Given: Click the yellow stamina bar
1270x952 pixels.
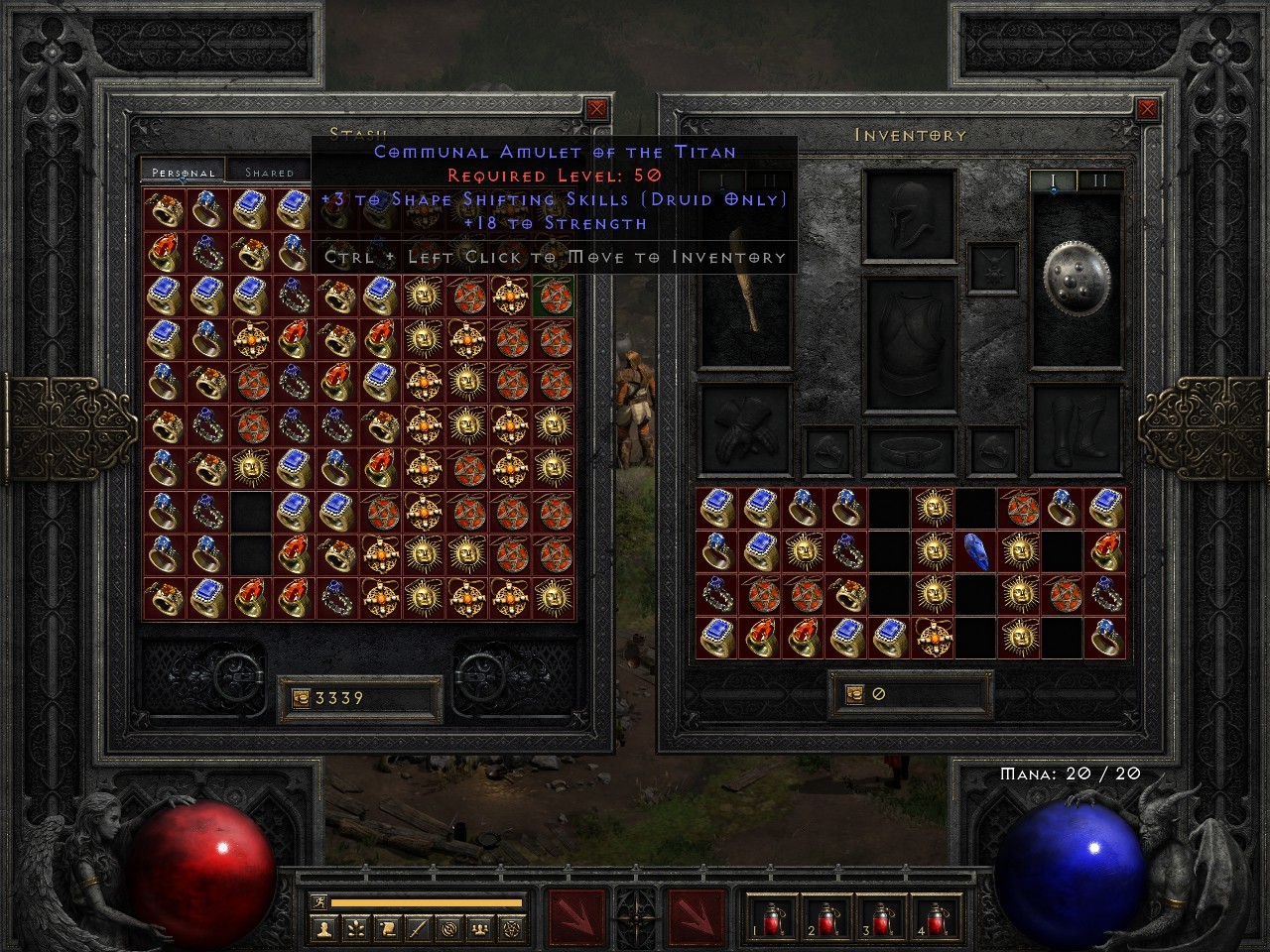Looking at the screenshot, I should (x=427, y=904).
